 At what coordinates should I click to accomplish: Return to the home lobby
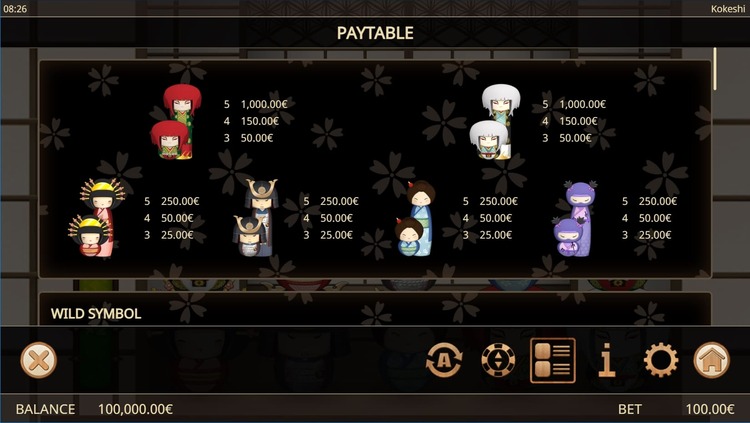[711, 360]
